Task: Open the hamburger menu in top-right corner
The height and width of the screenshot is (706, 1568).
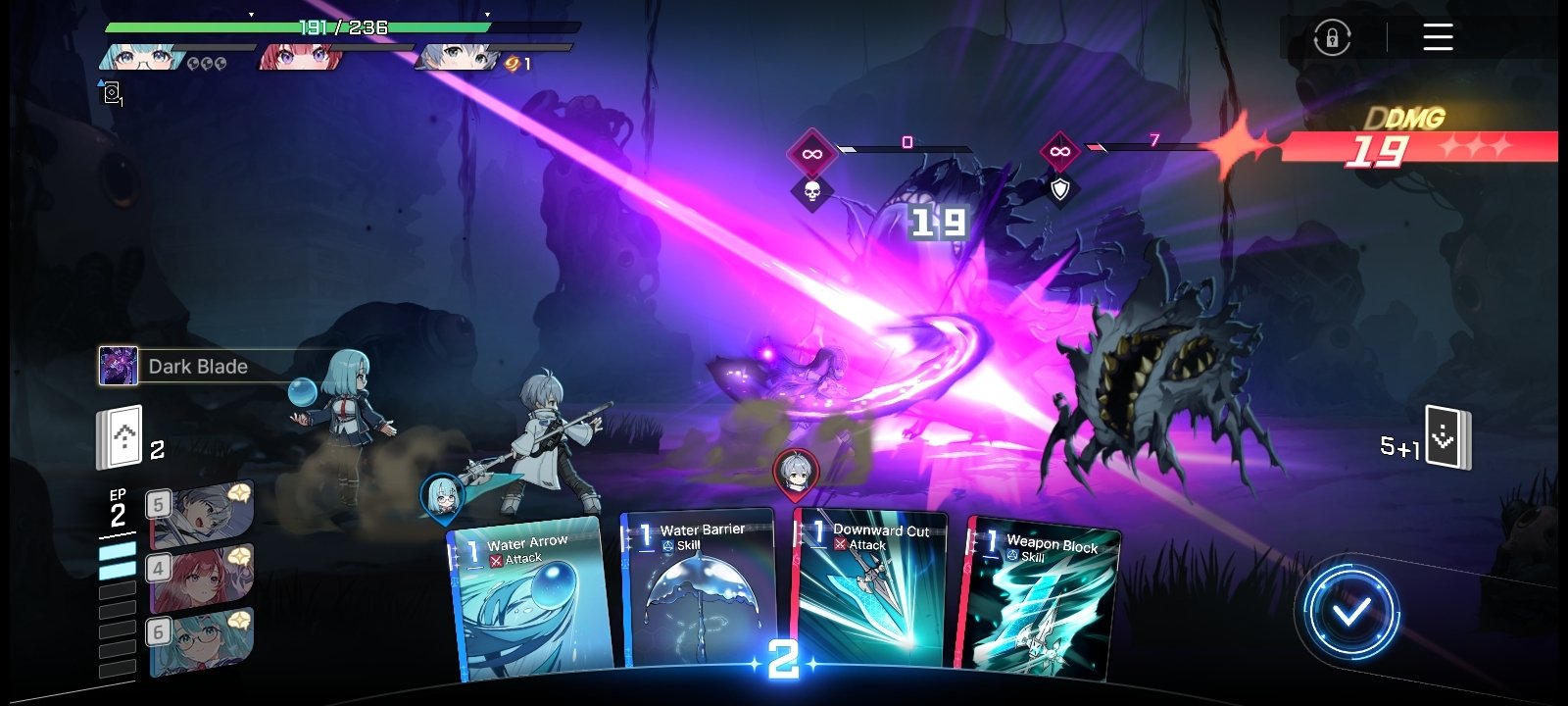Action: coord(1435,37)
